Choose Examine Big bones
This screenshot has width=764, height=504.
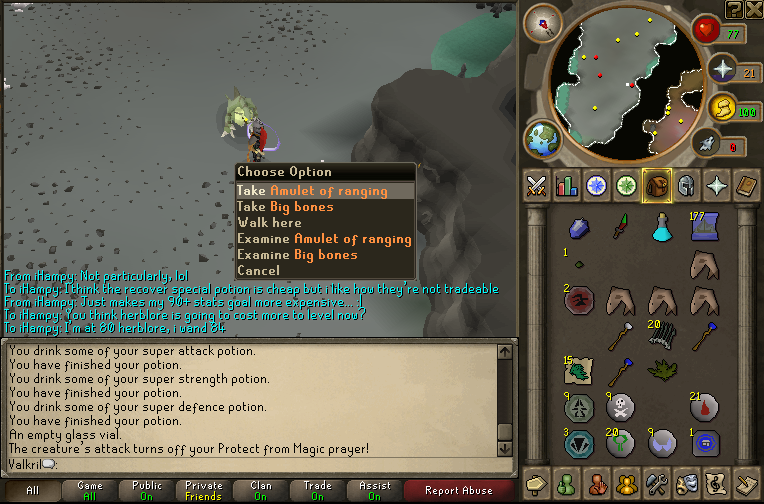(x=297, y=255)
